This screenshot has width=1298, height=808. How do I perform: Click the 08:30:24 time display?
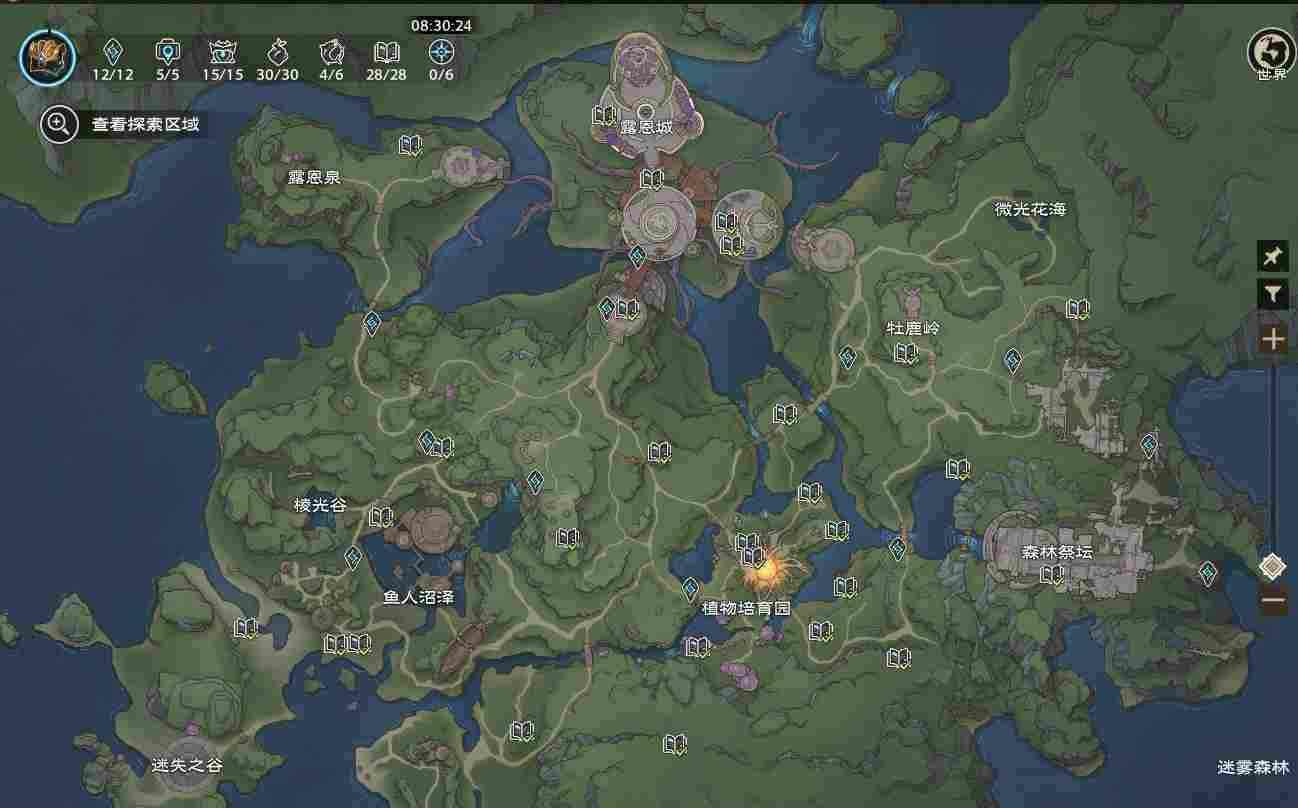click(438, 27)
